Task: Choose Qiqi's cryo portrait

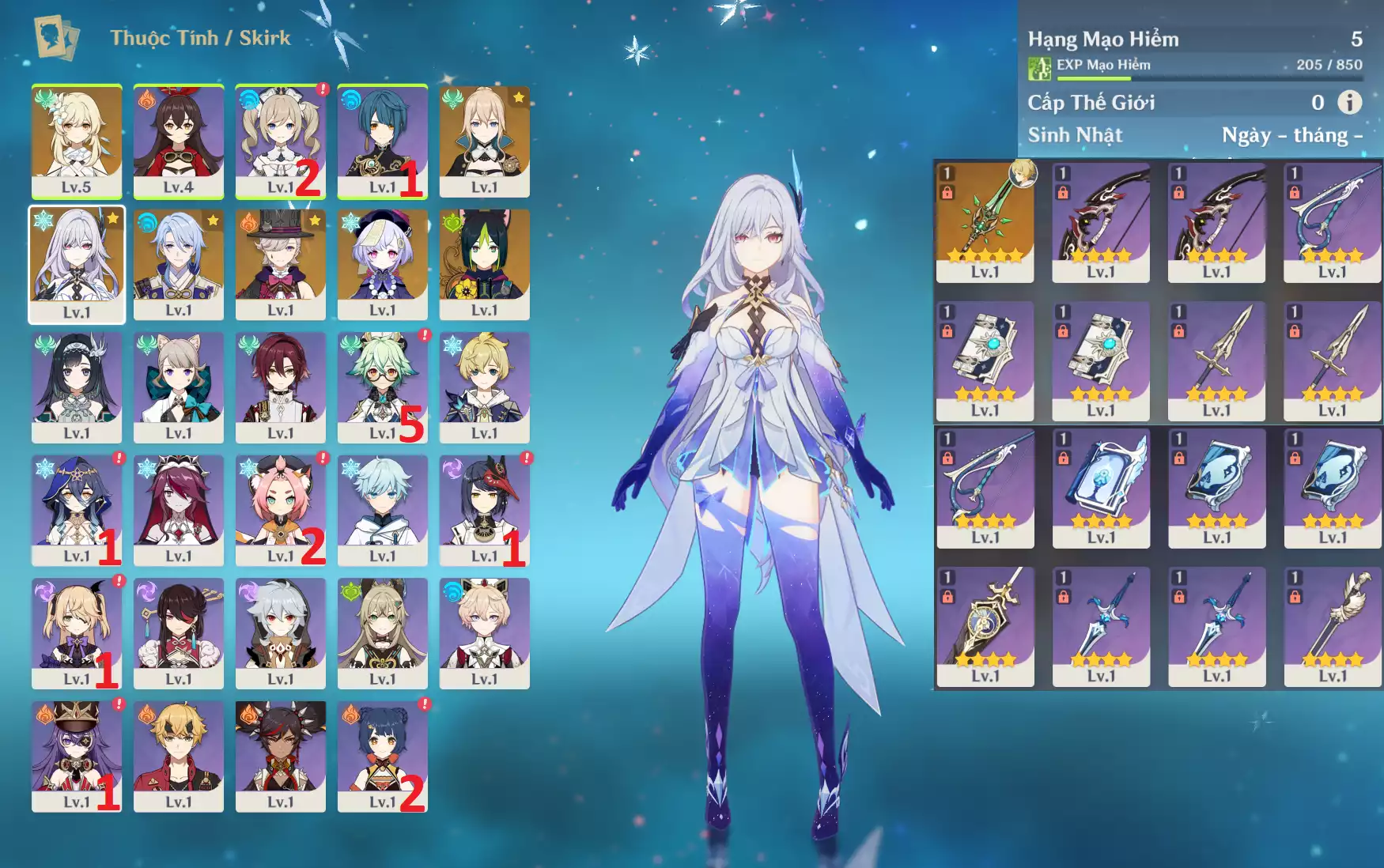Action: click(x=382, y=264)
